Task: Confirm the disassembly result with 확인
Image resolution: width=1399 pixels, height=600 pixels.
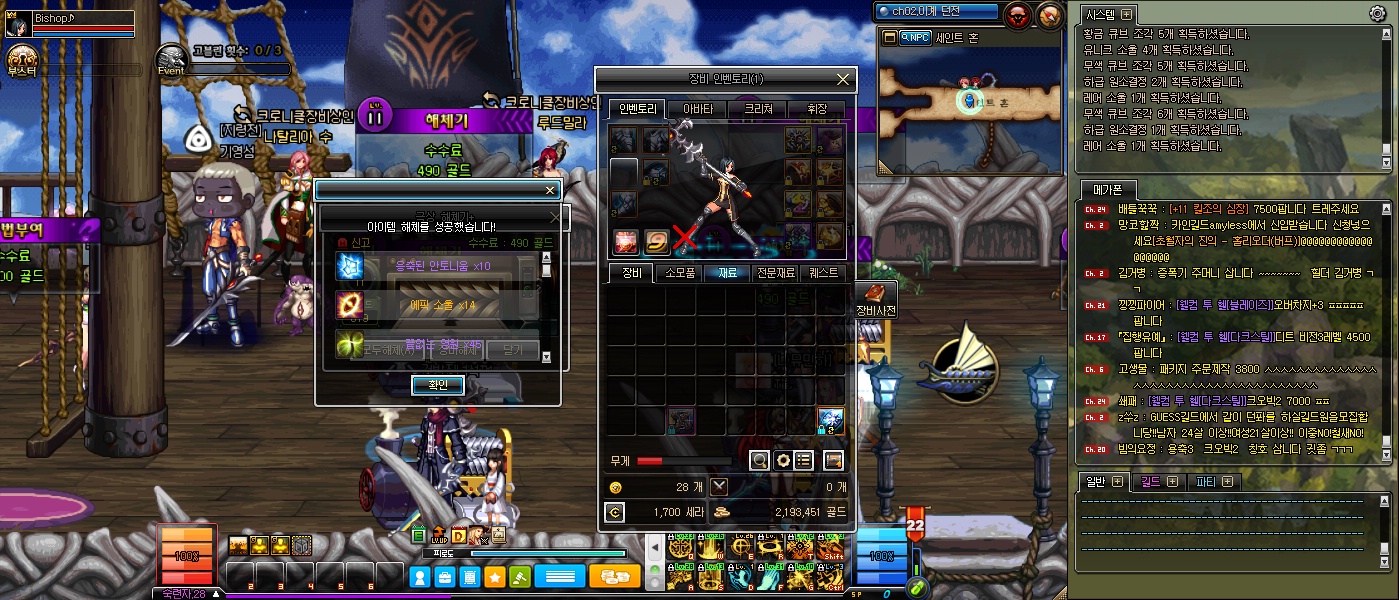Action: [x=437, y=385]
